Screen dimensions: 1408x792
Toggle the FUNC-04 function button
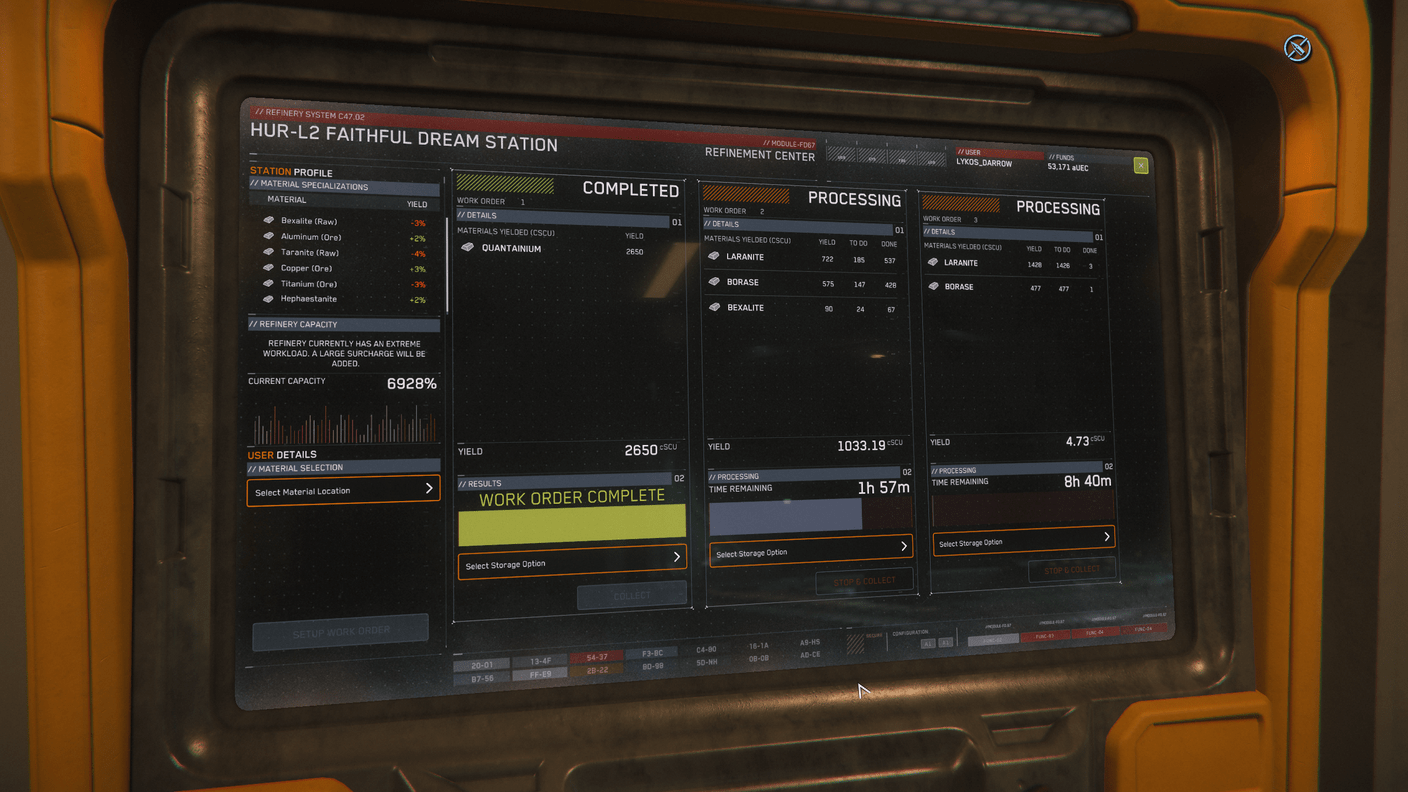pos(1094,632)
